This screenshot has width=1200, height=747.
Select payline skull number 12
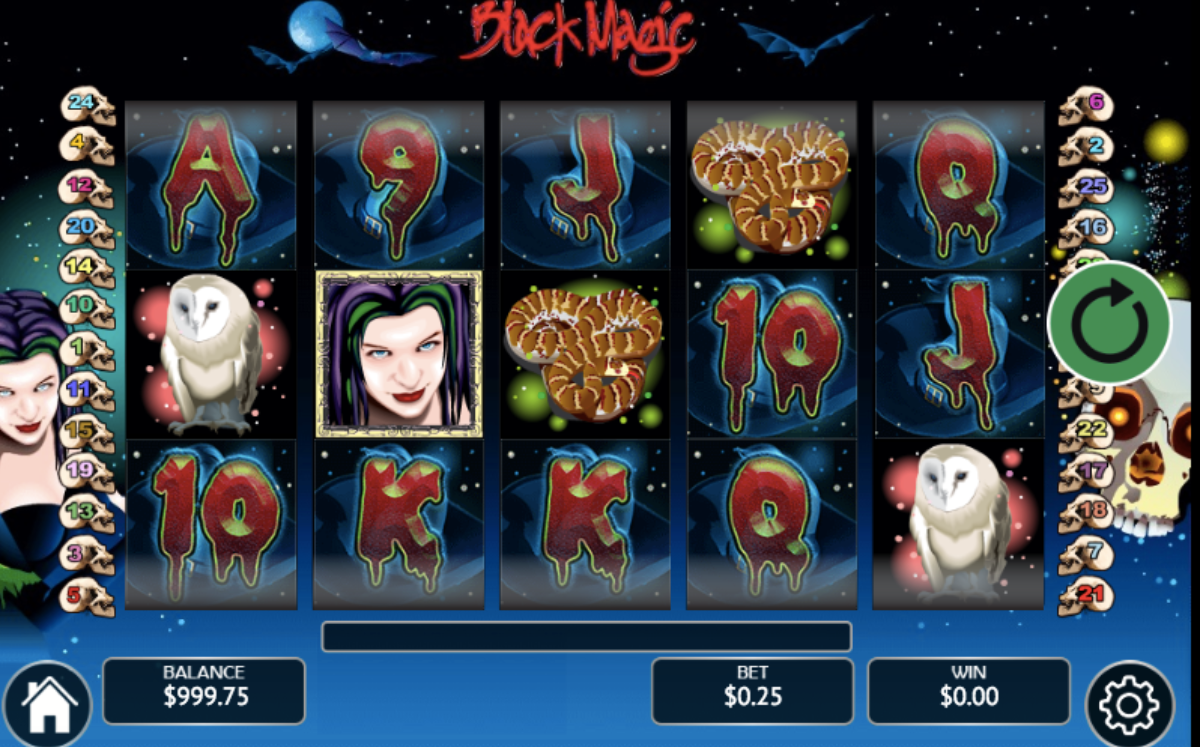click(87, 187)
